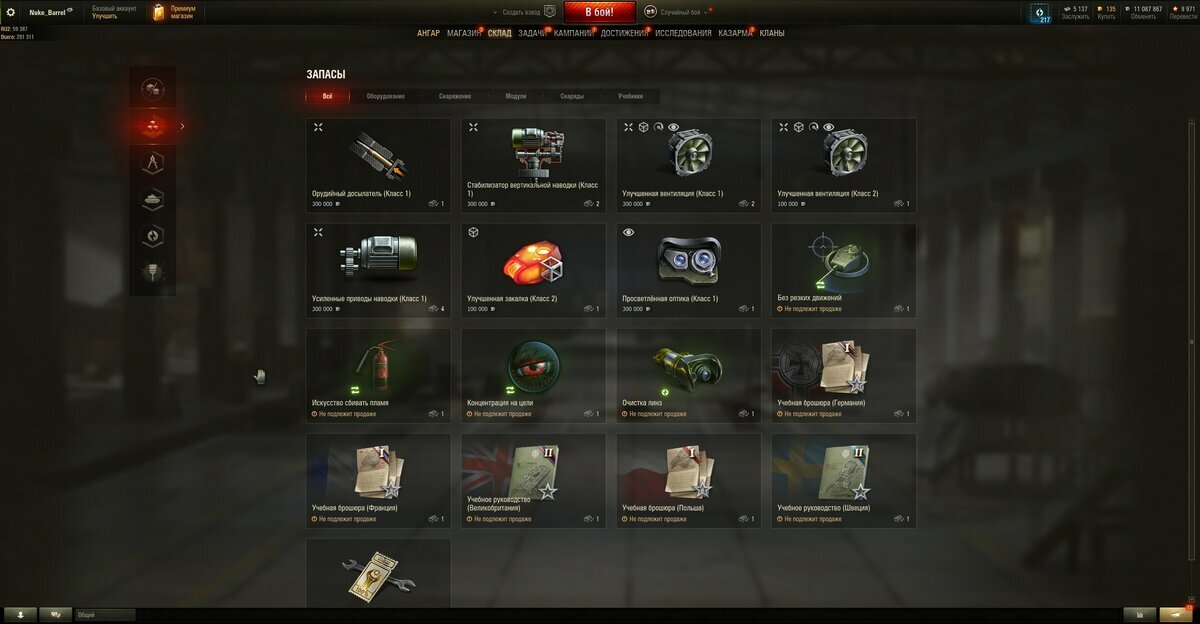1200x624 pixels.
Task: Open the ИССЛЕДОВАНИЯ research menu
Action: (683, 33)
